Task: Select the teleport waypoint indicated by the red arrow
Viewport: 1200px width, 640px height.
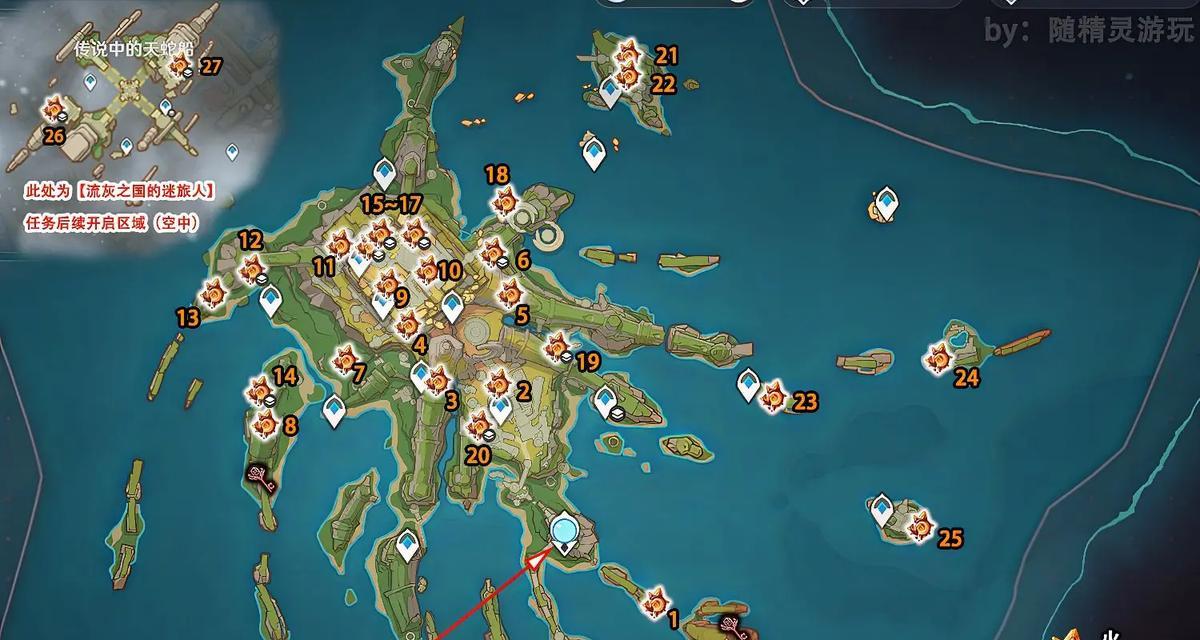Action: [x=565, y=529]
